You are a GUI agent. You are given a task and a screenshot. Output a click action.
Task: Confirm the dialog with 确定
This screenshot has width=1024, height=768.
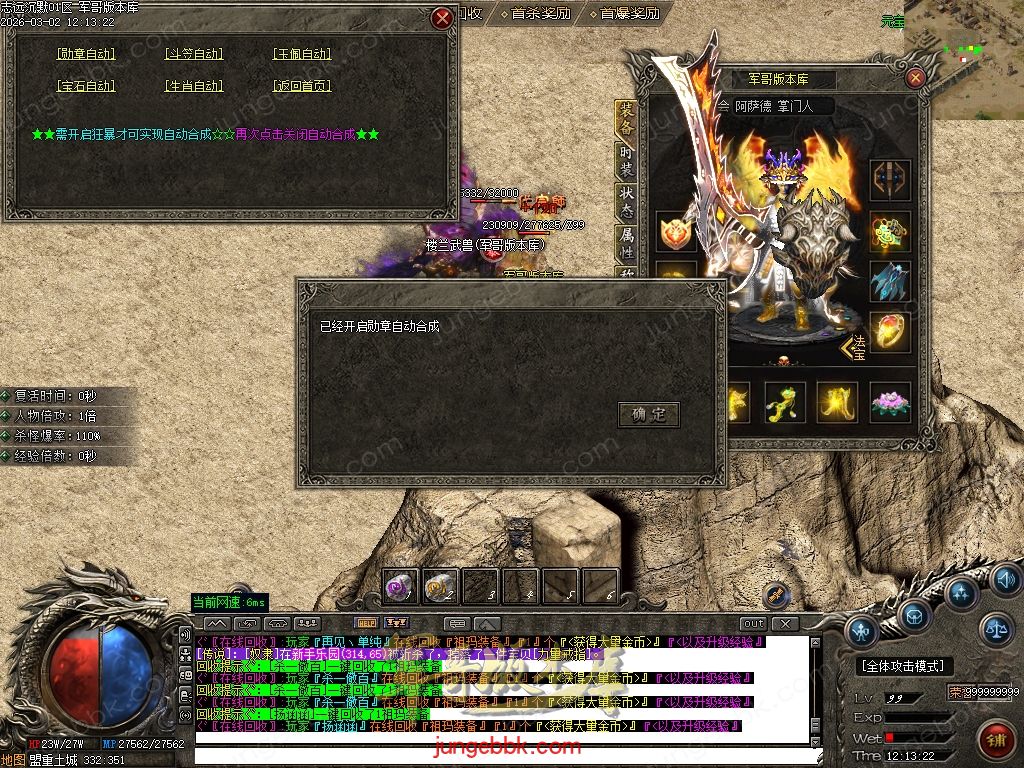pos(648,414)
